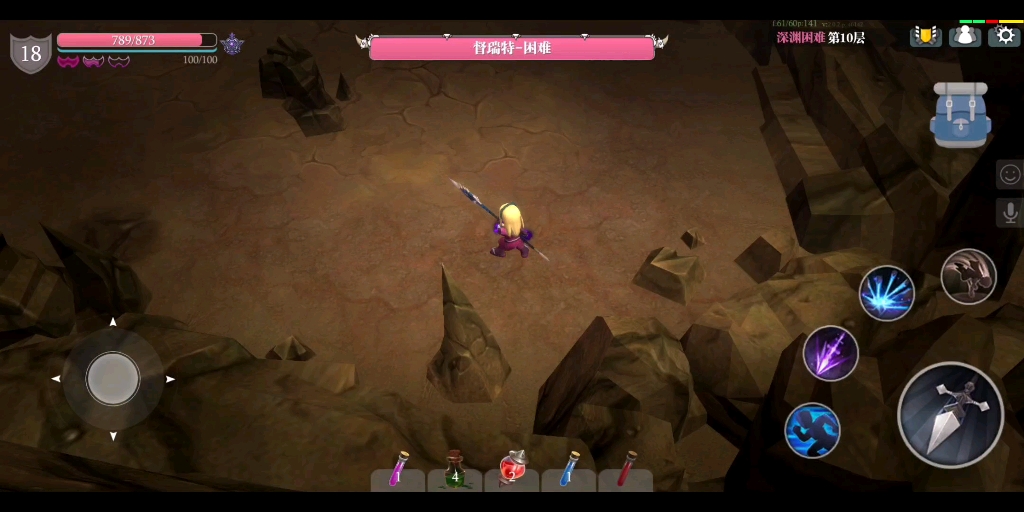This screenshot has width=1024, height=512.
Task: Drink the blue vial potion
Action: click(569, 470)
